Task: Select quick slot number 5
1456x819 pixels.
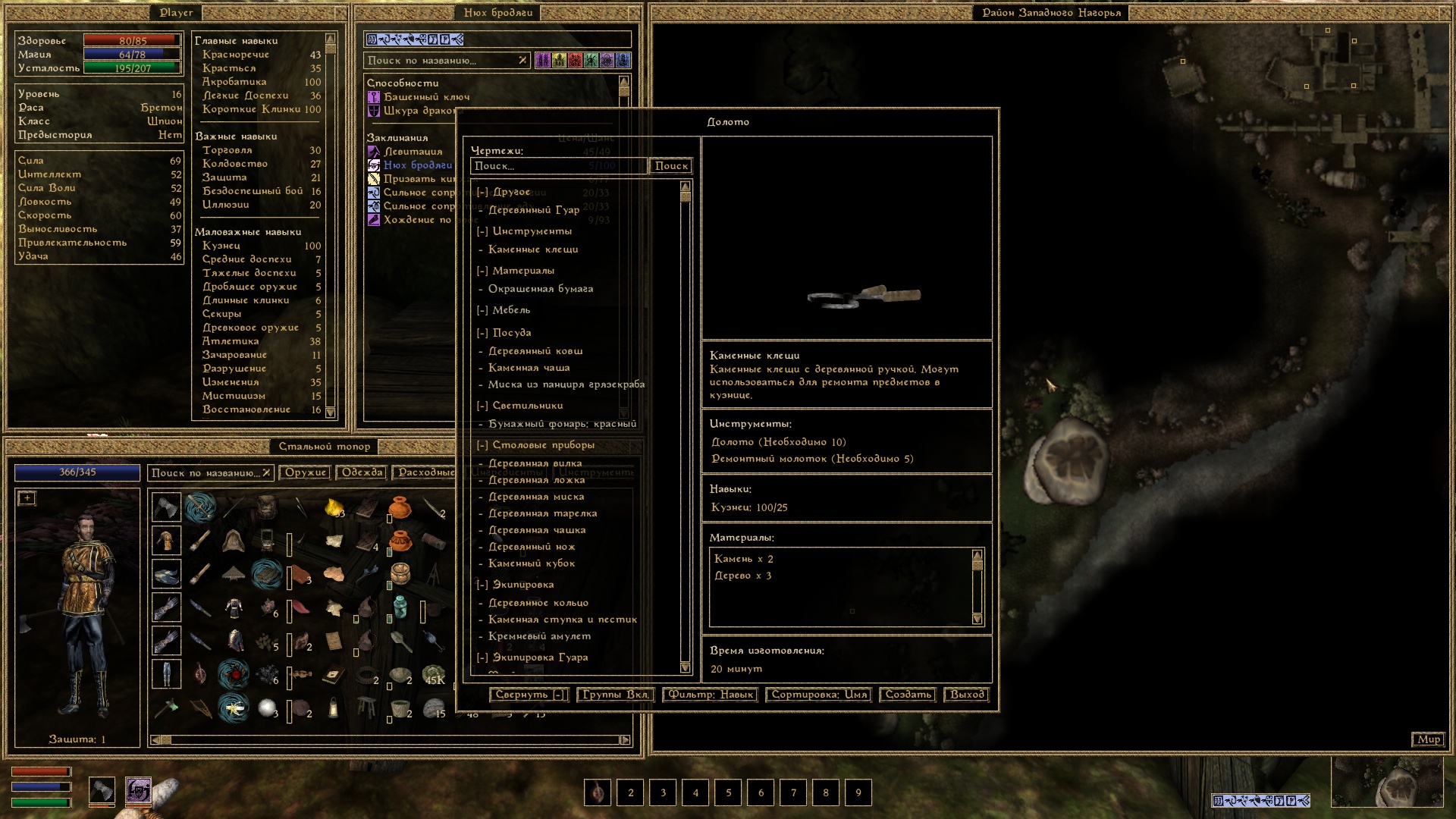Action: (x=728, y=793)
